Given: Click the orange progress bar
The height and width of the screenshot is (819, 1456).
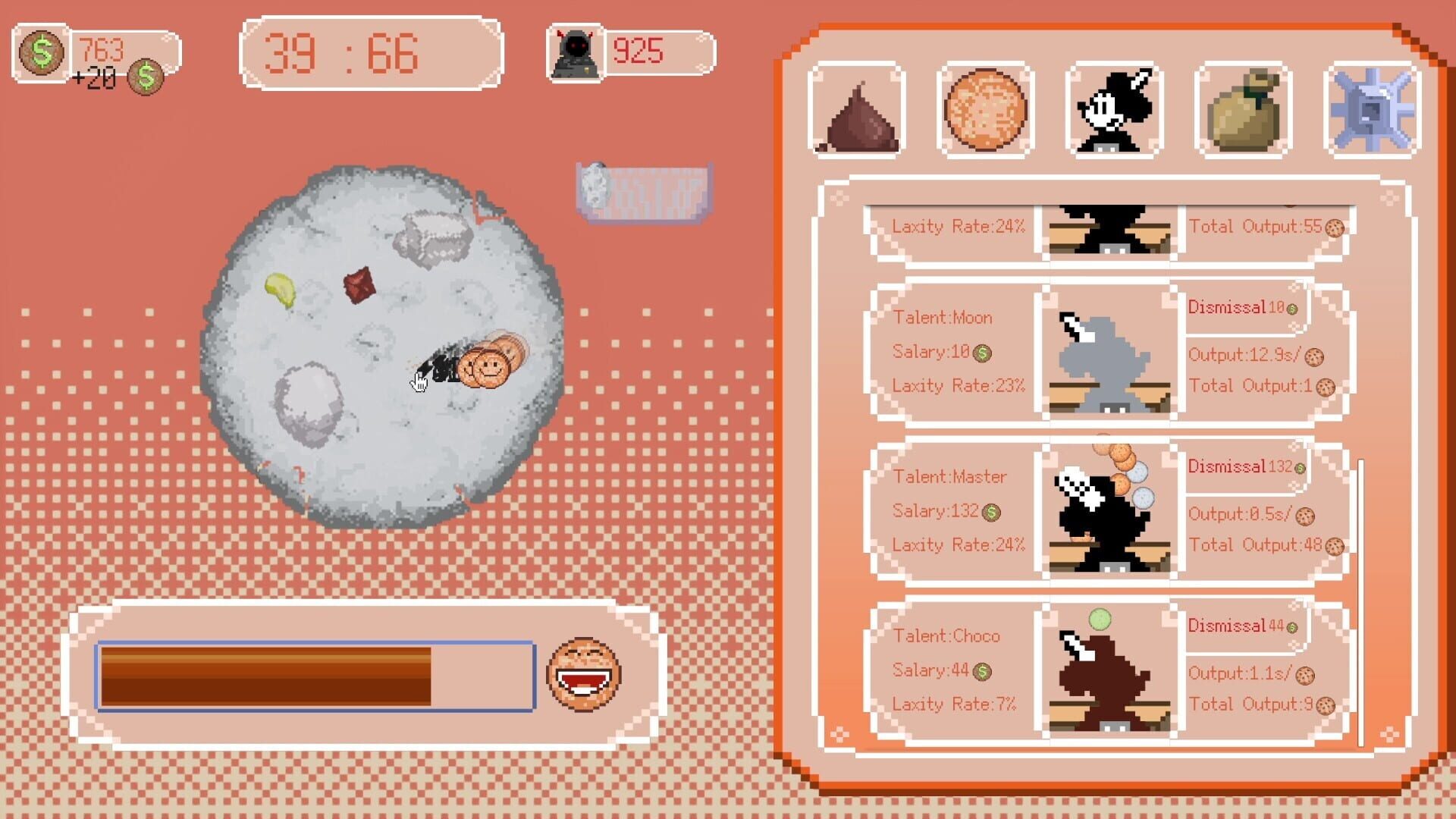Looking at the screenshot, I should [x=303, y=673].
